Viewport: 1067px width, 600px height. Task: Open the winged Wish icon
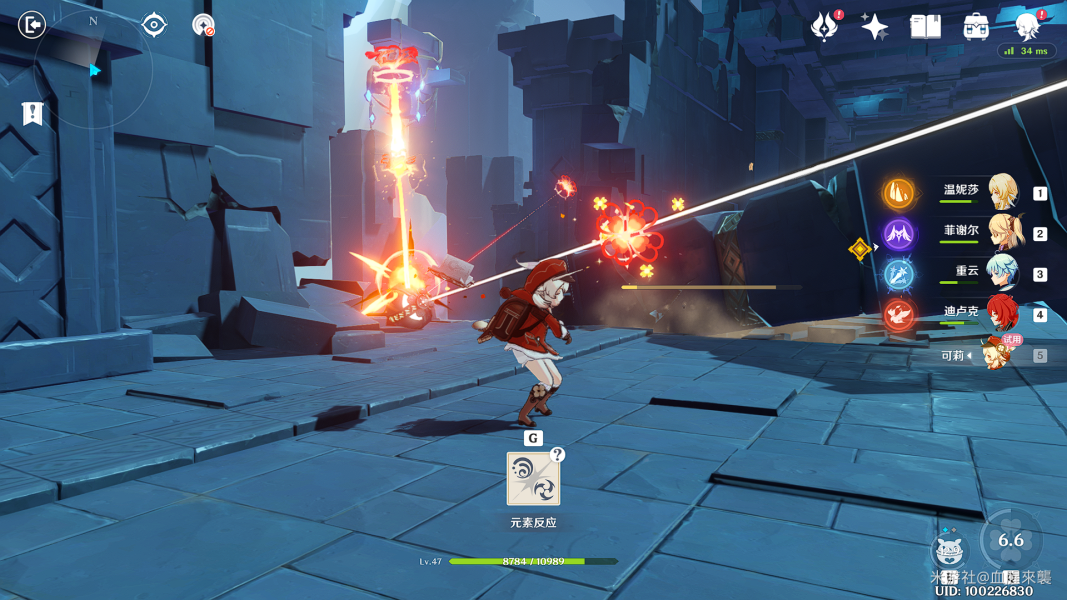pyautogui.click(x=824, y=26)
